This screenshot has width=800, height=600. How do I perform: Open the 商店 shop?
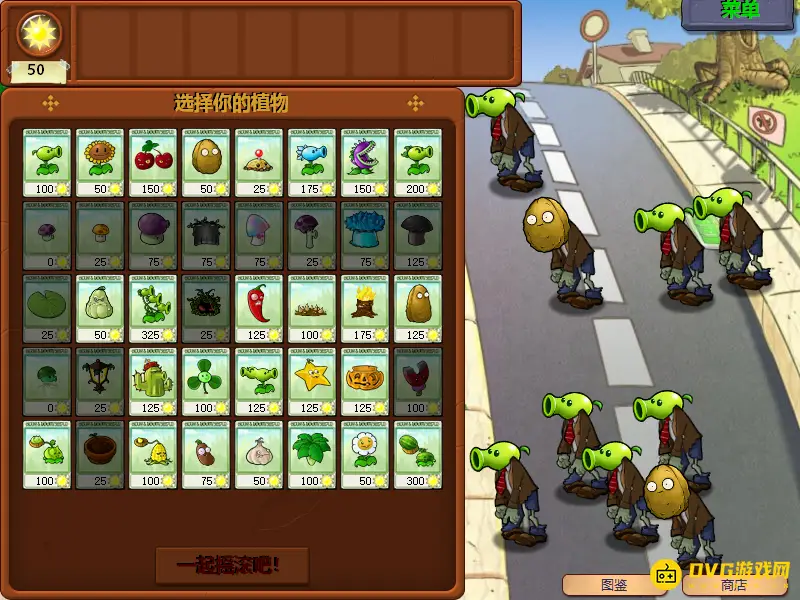pyautogui.click(x=733, y=585)
